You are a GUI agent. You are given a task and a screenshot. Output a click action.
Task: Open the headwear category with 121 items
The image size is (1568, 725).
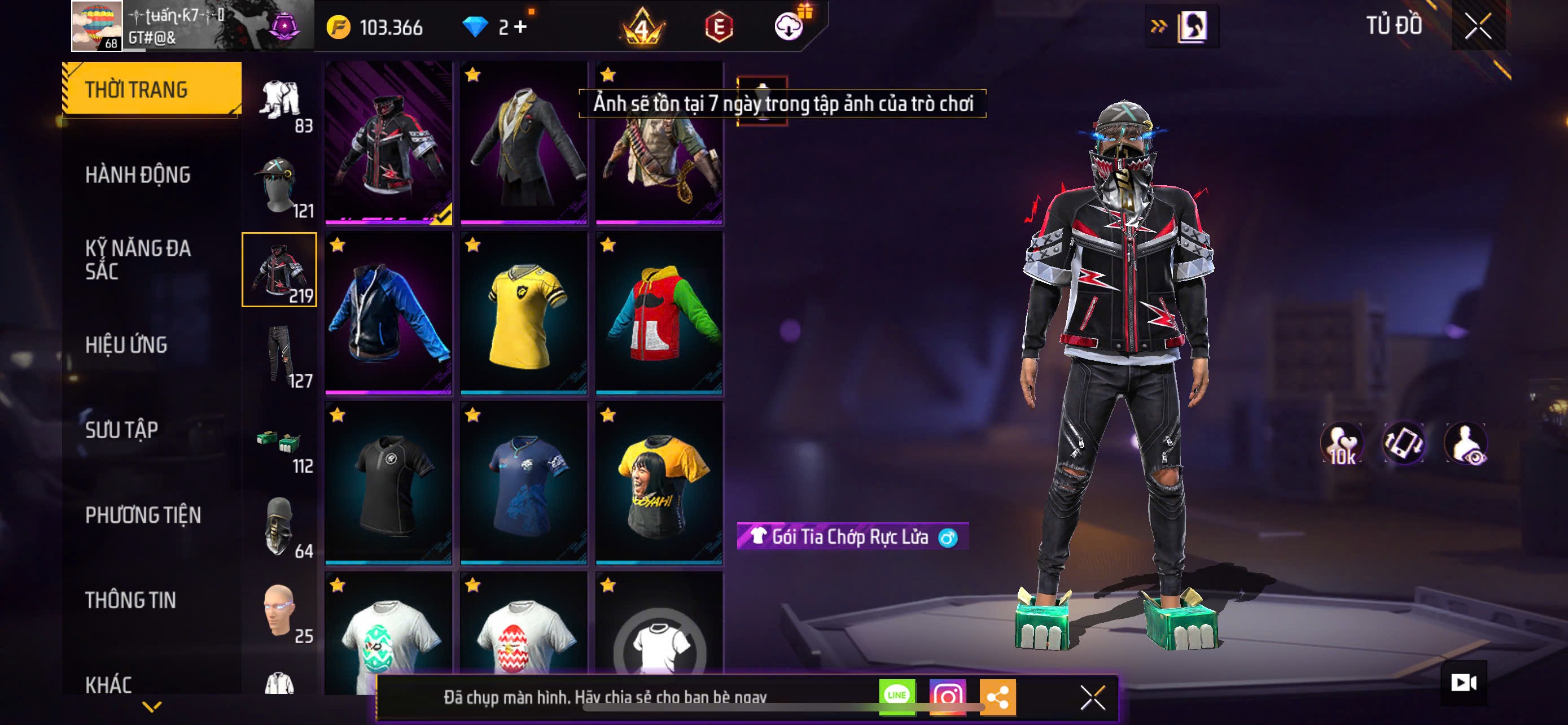coord(280,185)
